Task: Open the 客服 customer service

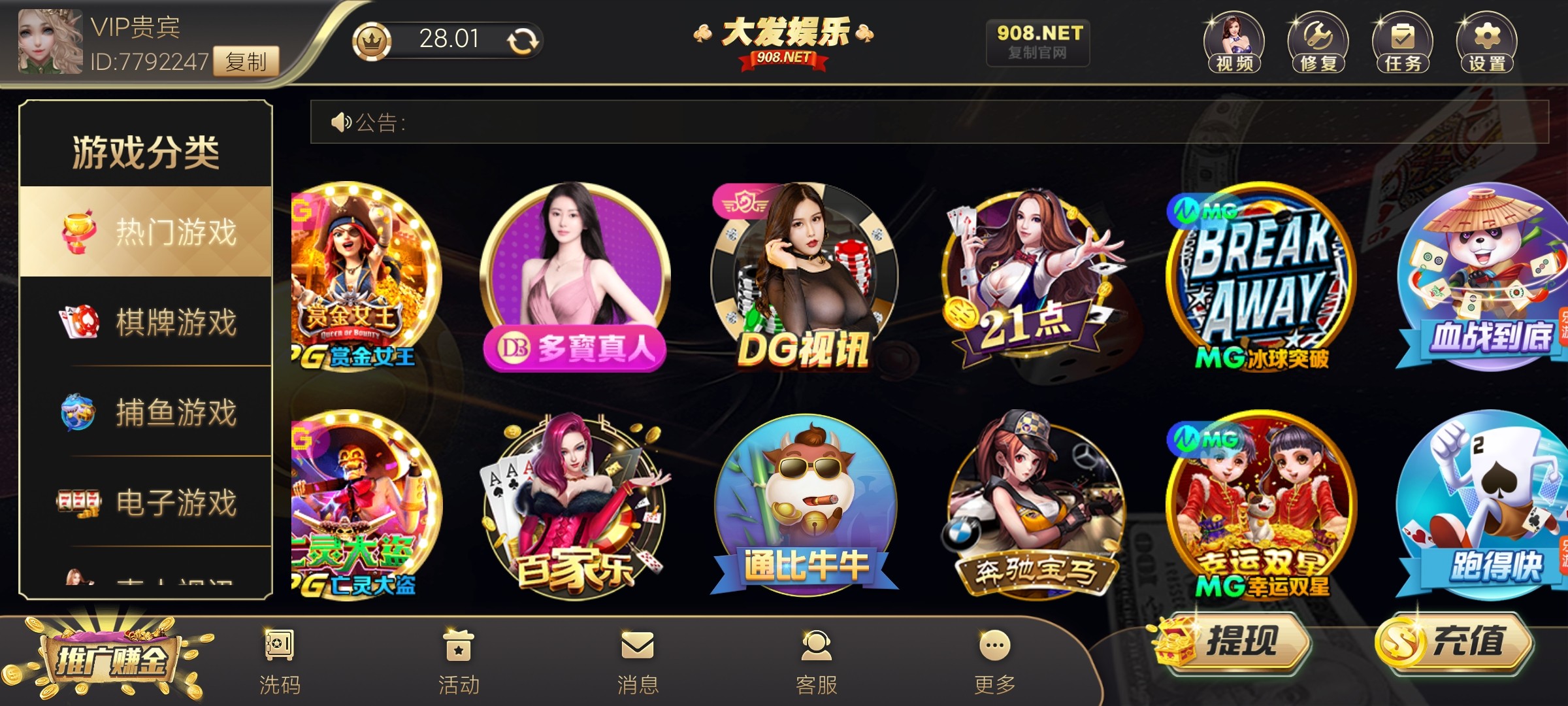Action: pyautogui.click(x=816, y=662)
